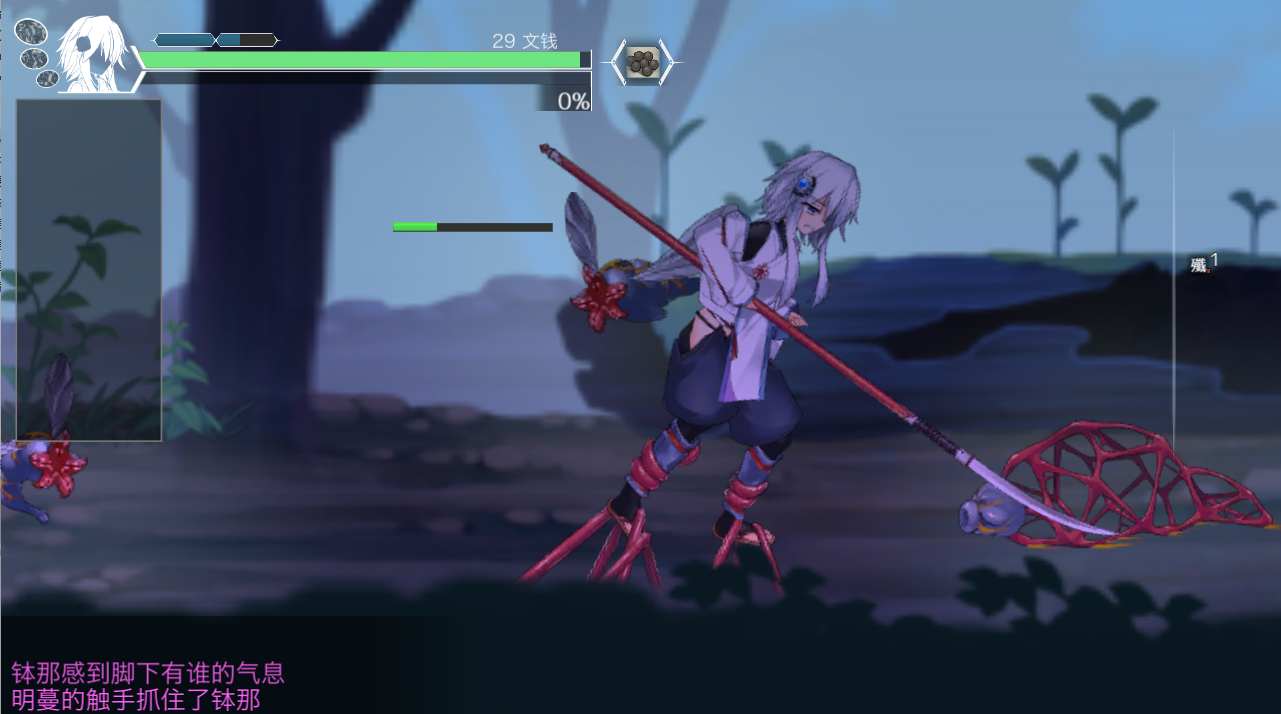Click the white-haired character portrait
Screen dimensions: 1281x714
(x=93, y=55)
